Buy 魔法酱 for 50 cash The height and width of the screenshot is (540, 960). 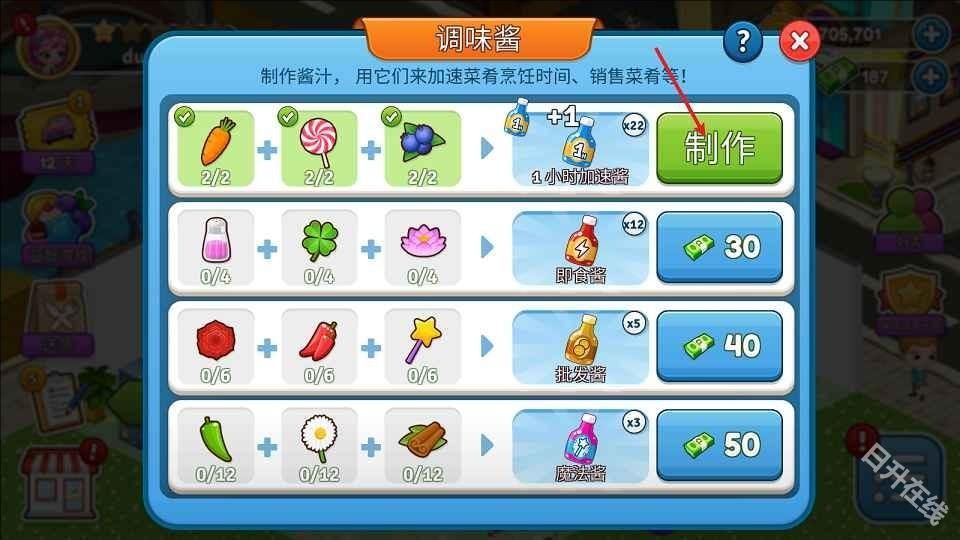719,444
